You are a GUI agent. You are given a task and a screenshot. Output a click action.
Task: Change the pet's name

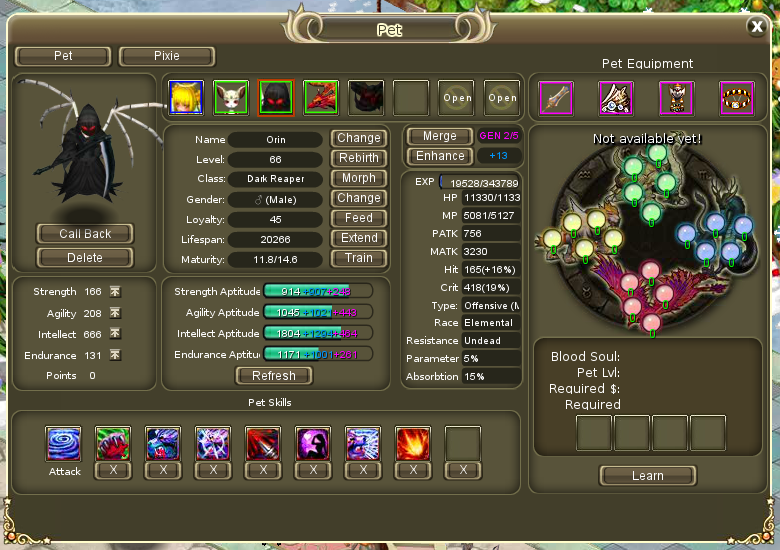click(x=358, y=138)
